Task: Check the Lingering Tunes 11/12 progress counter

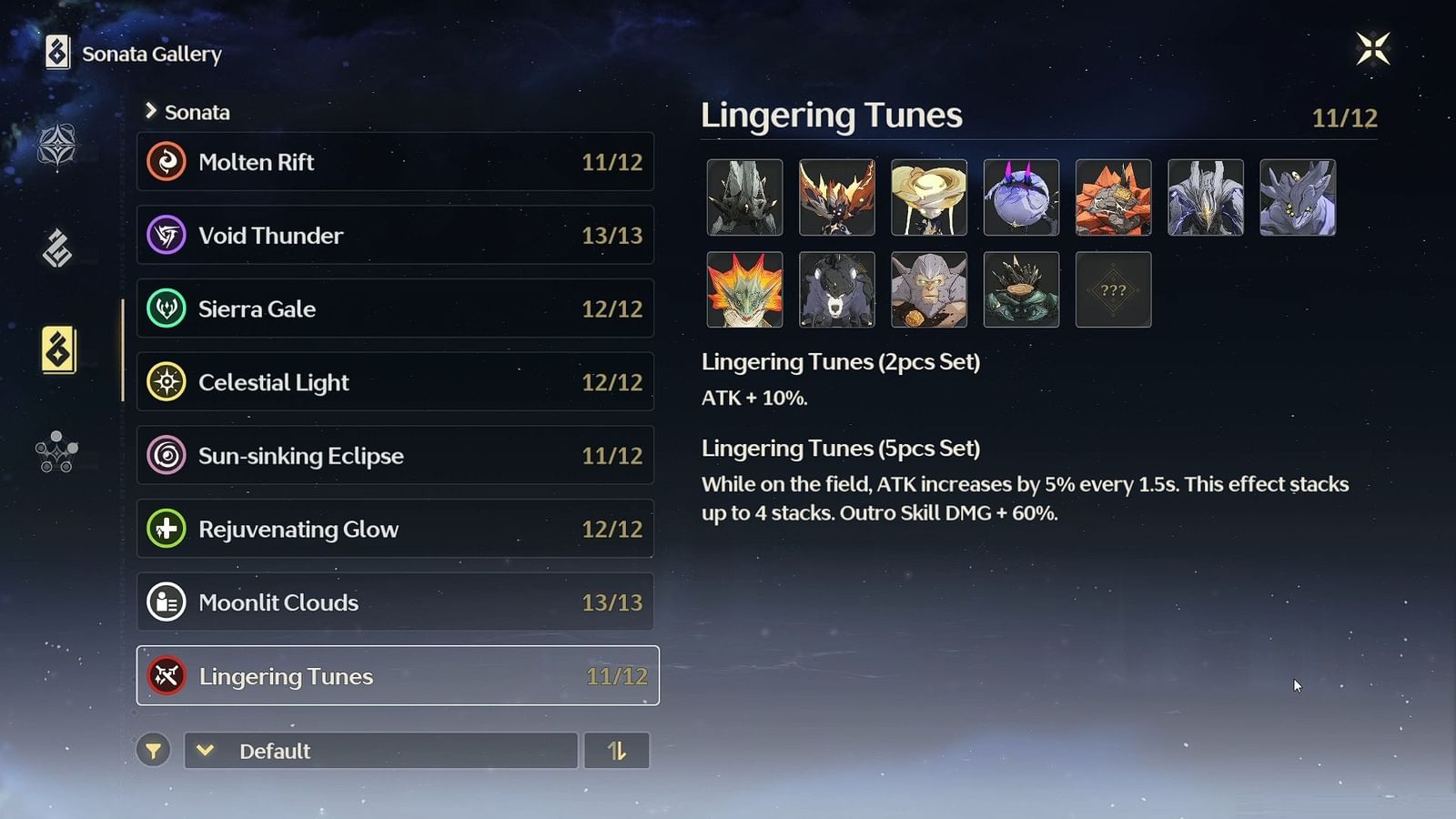Action: [x=1344, y=116]
